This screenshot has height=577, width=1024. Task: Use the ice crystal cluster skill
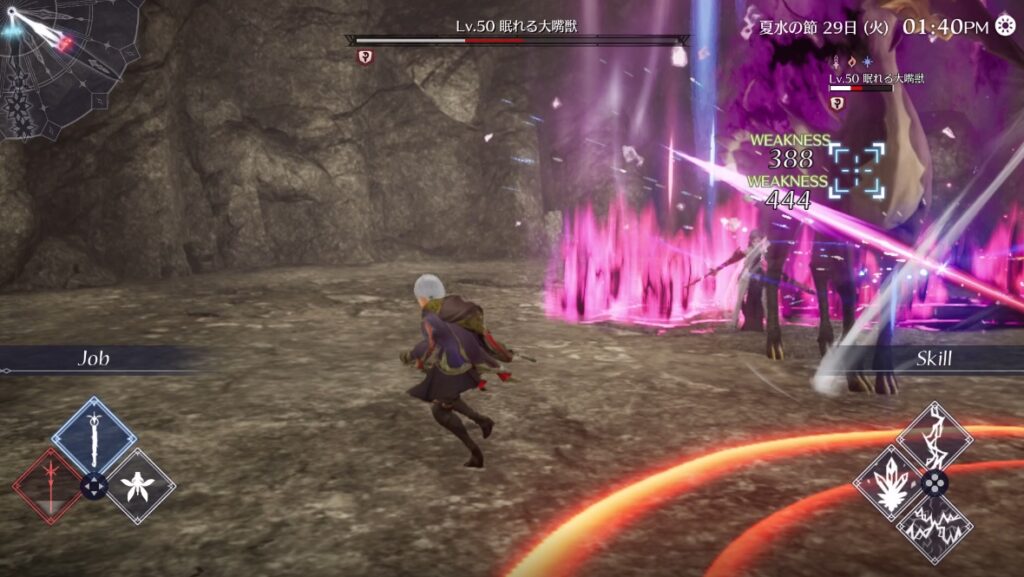click(x=888, y=482)
